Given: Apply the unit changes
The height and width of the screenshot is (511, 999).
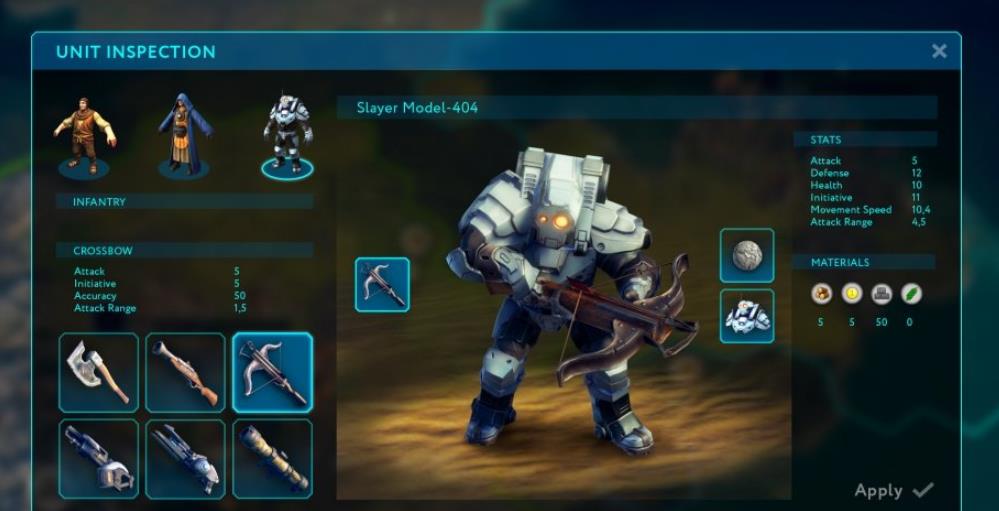Looking at the screenshot, I should [x=894, y=490].
